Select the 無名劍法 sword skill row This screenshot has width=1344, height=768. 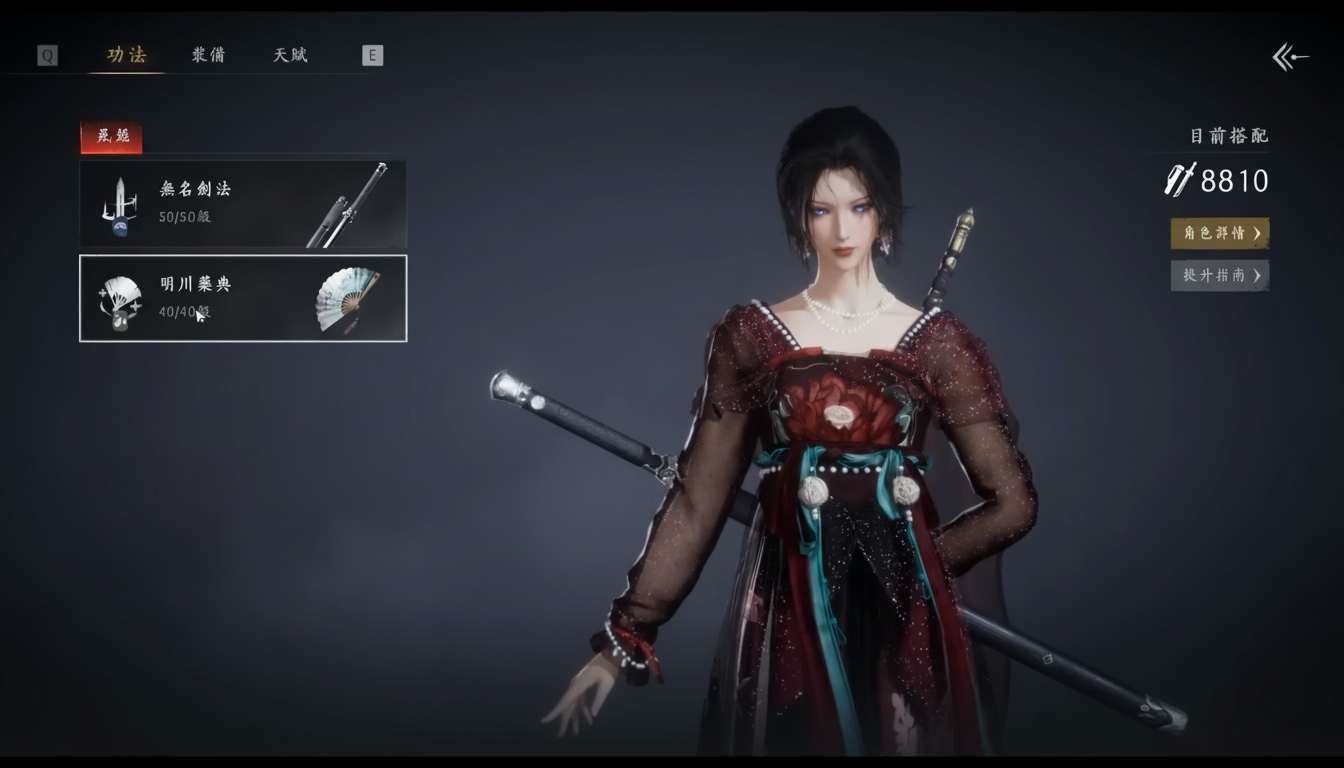click(x=243, y=203)
